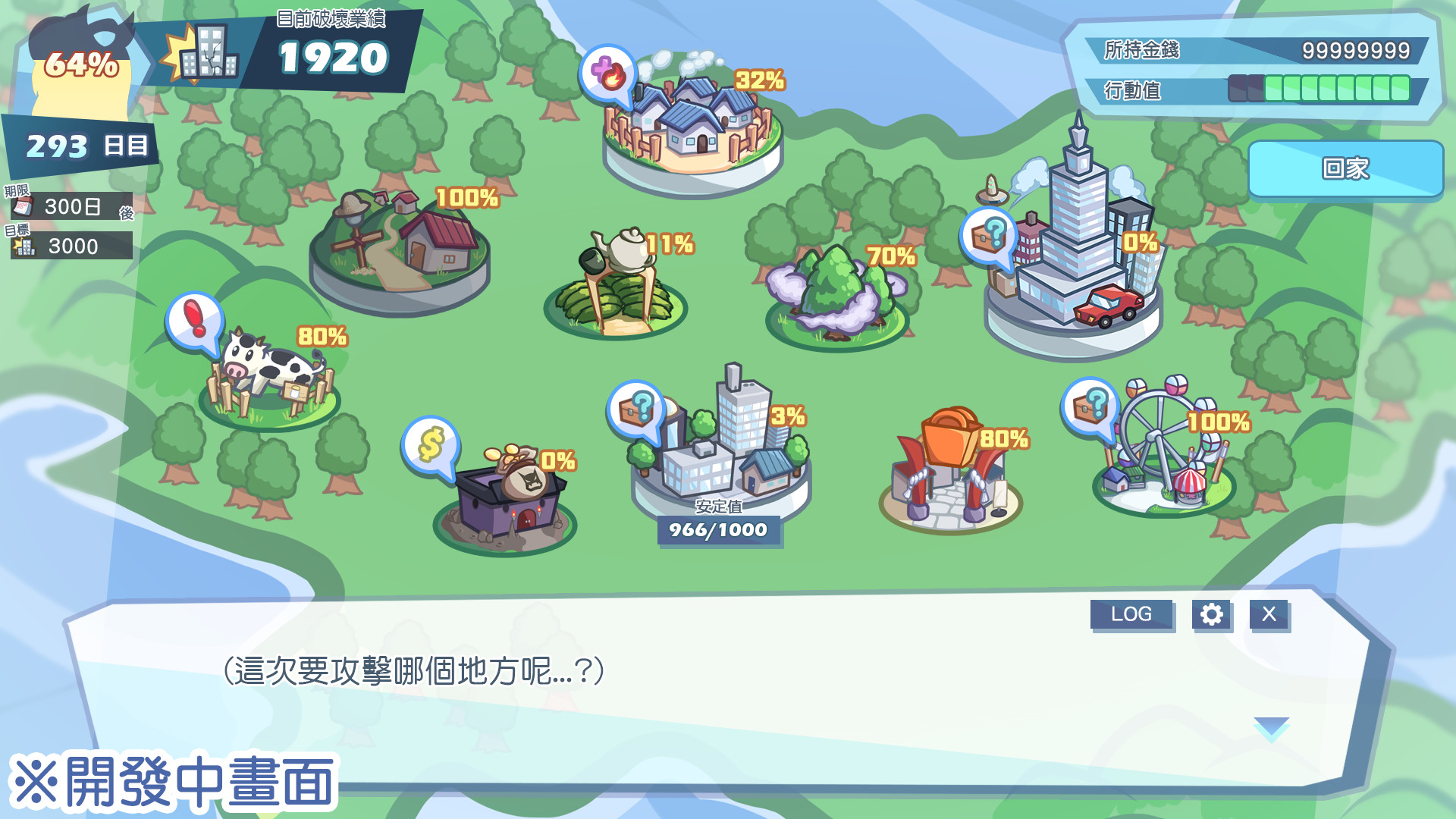Image resolution: width=1456 pixels, height=819 pixels.
Task: Open the dialogue LOG
Action: pyautogui.click(x=1131, y=614)
